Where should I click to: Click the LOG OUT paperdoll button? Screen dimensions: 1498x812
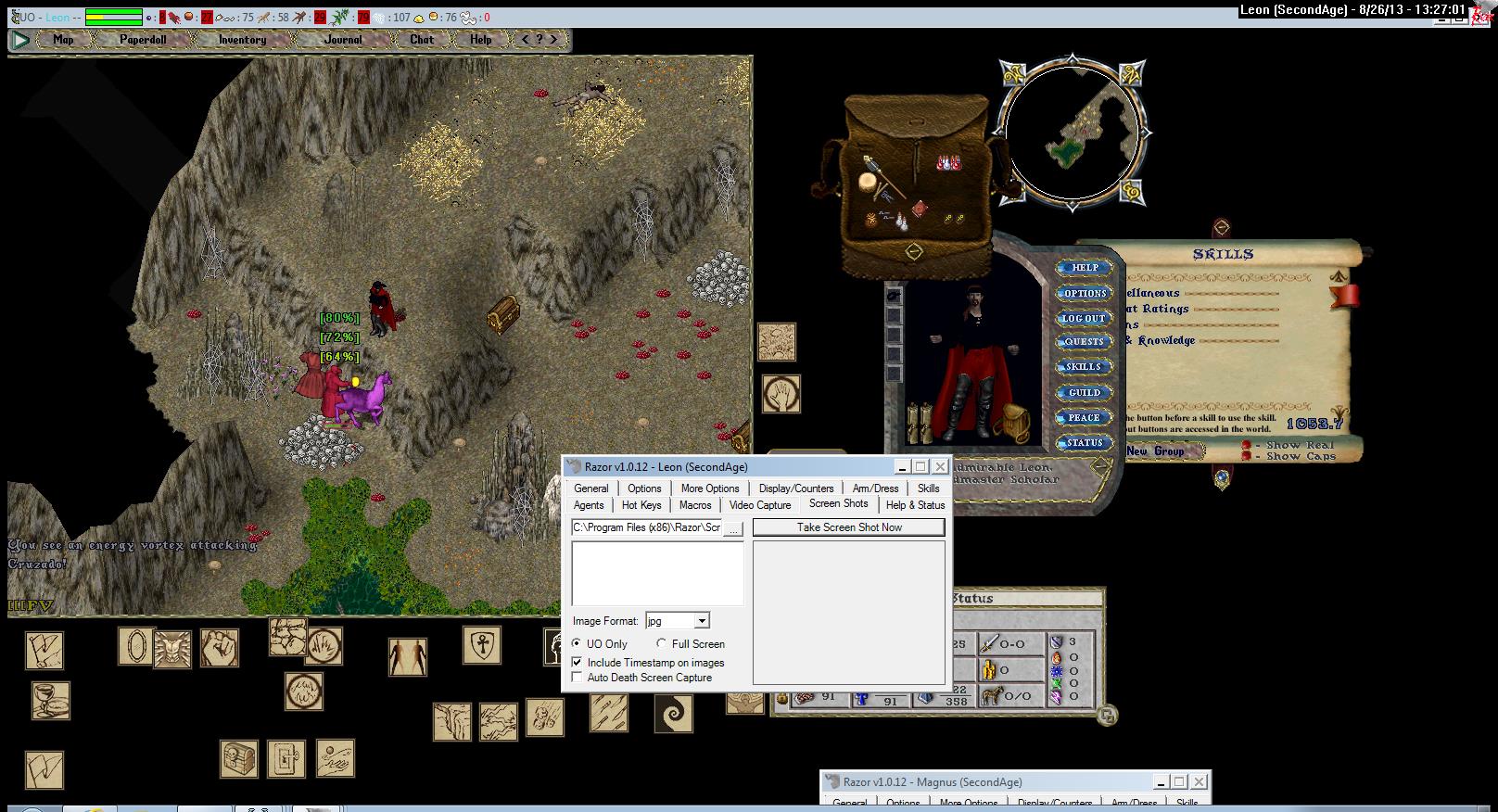click(x=1085, y=318)
